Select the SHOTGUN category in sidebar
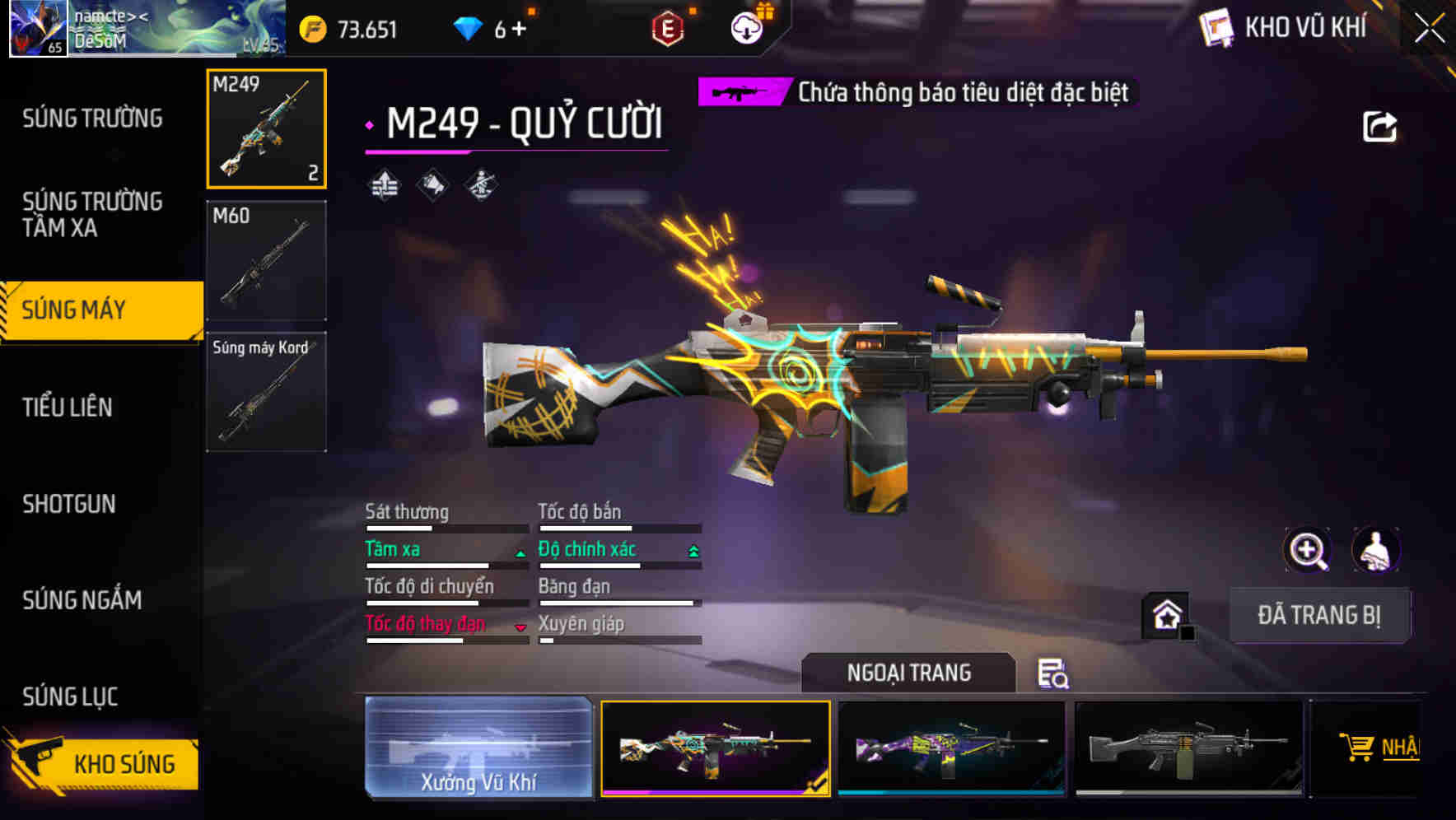Viewport: 1456px width, 820px height. pyautogui.click(x=69, y=504)
